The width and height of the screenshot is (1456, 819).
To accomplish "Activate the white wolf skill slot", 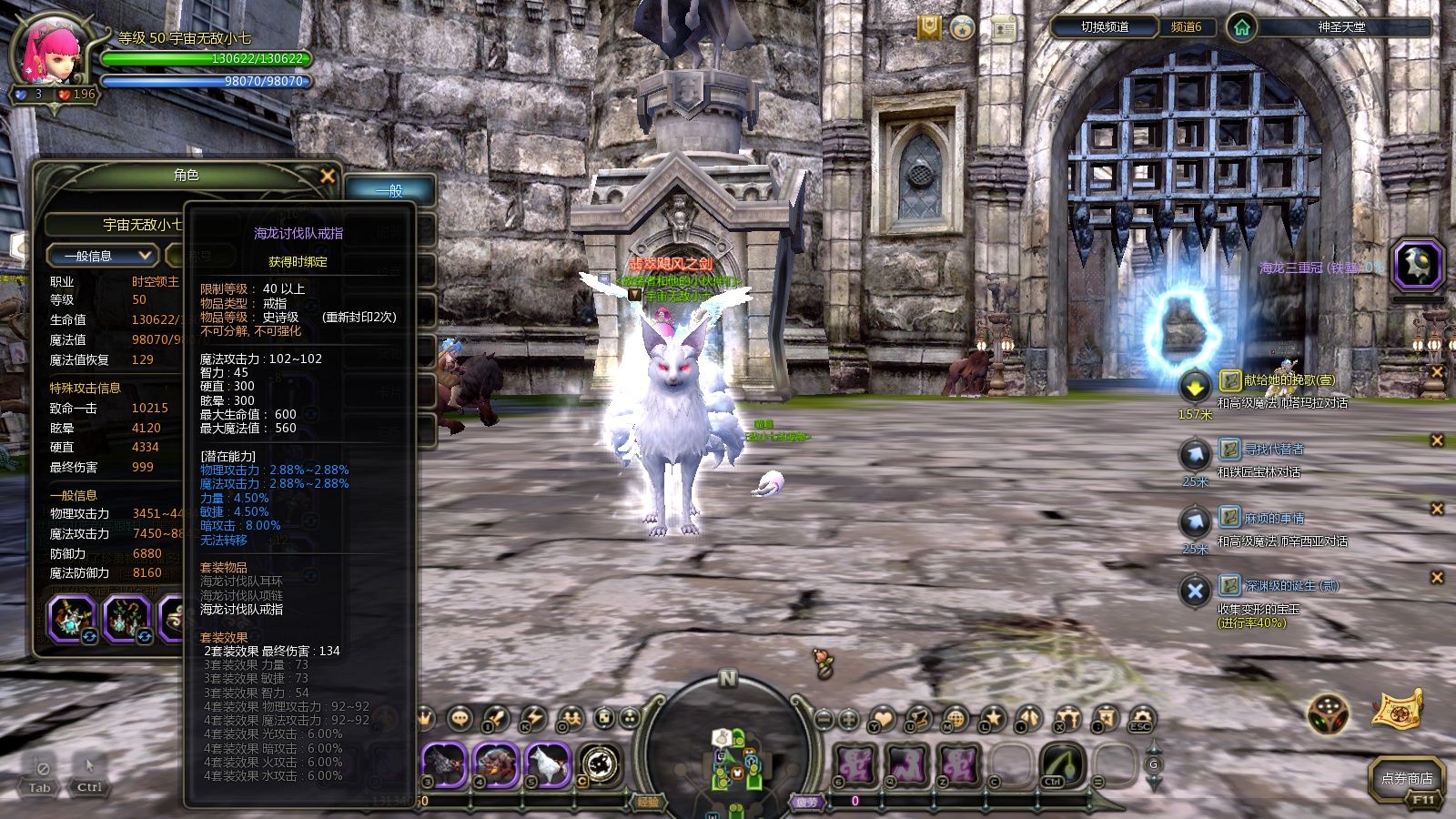I will [547, 765].
